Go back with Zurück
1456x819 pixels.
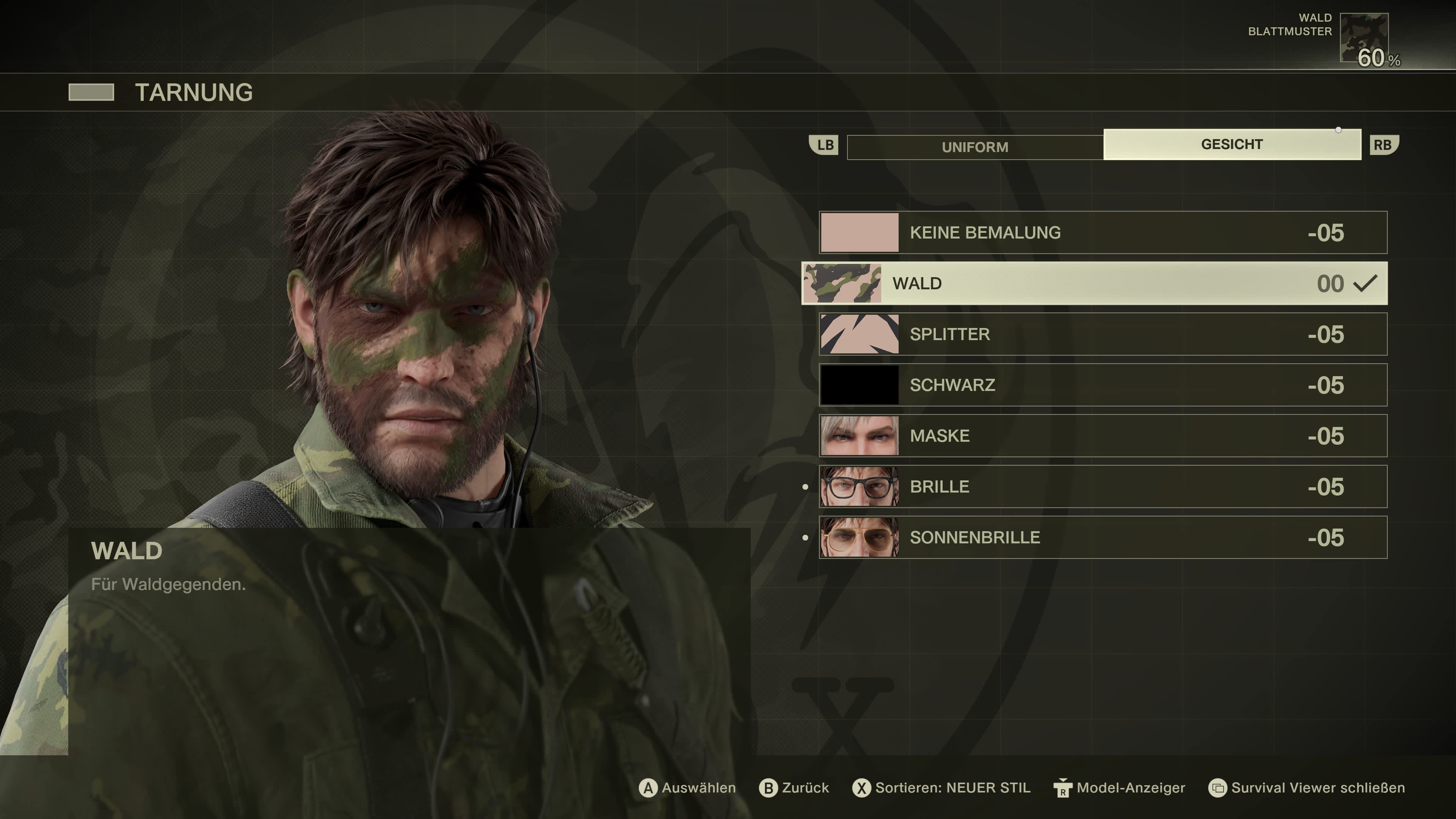[804, 788]
